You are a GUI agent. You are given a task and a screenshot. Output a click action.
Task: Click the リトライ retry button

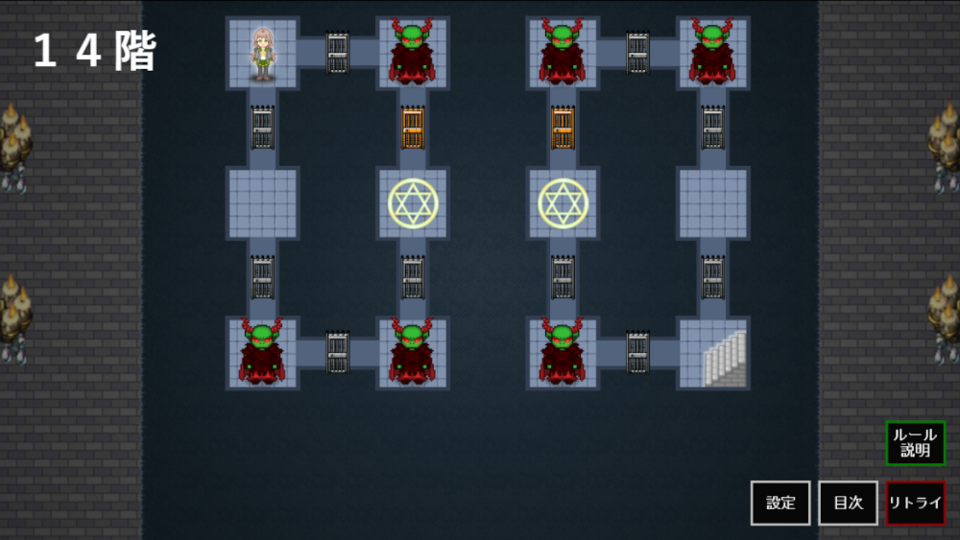click(915, 503)
